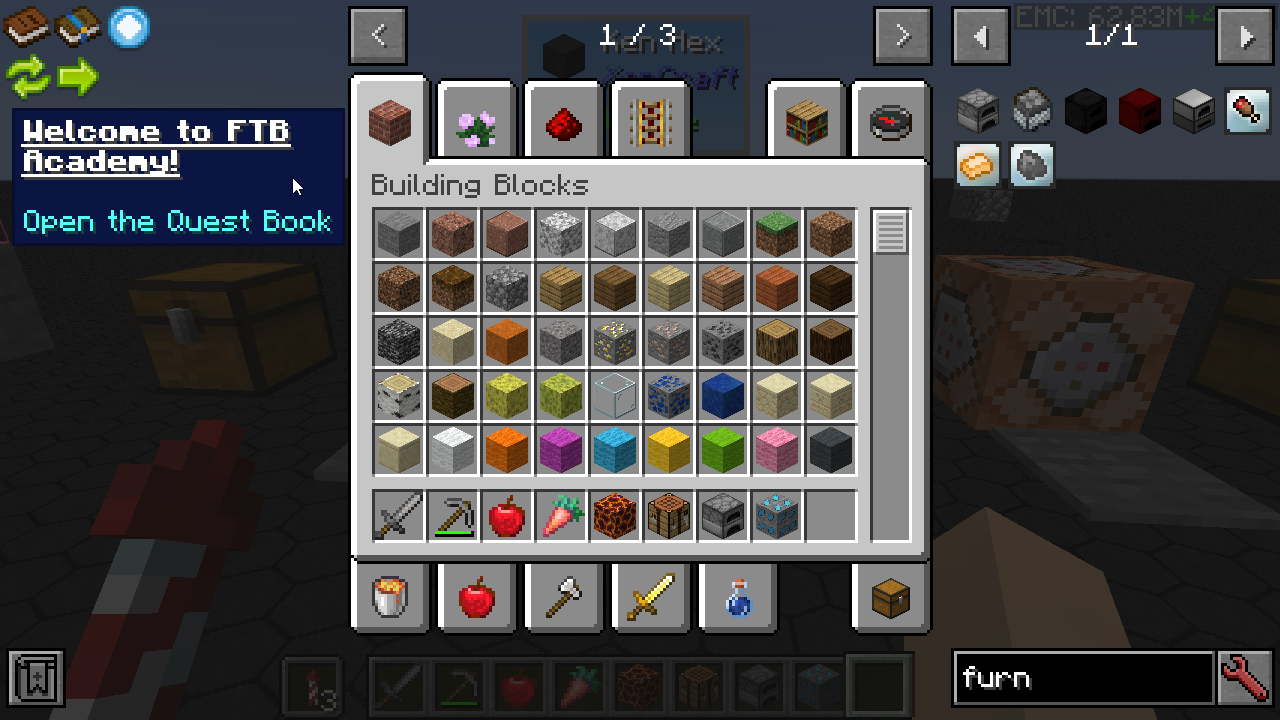Viewport: 1280px width, 720px height.
Task: Choose the red apple hotbar slot
Action: pos(507,516)
